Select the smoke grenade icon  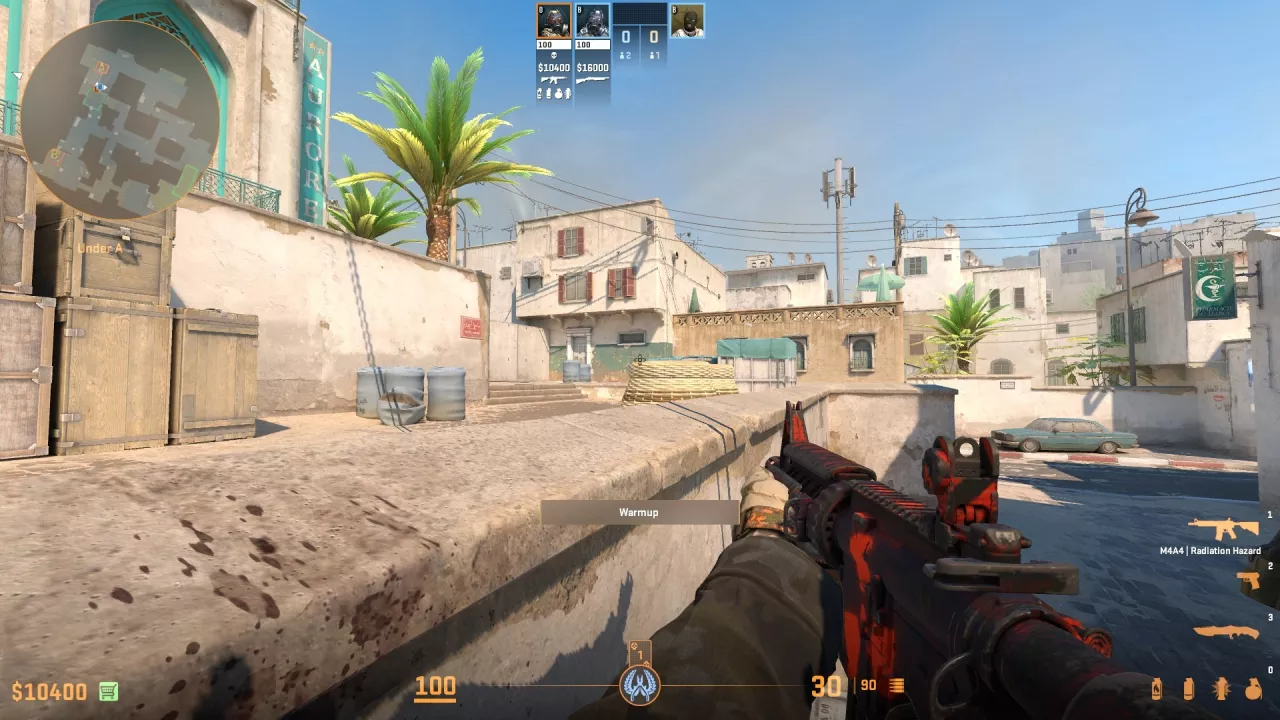[1189, 690]
